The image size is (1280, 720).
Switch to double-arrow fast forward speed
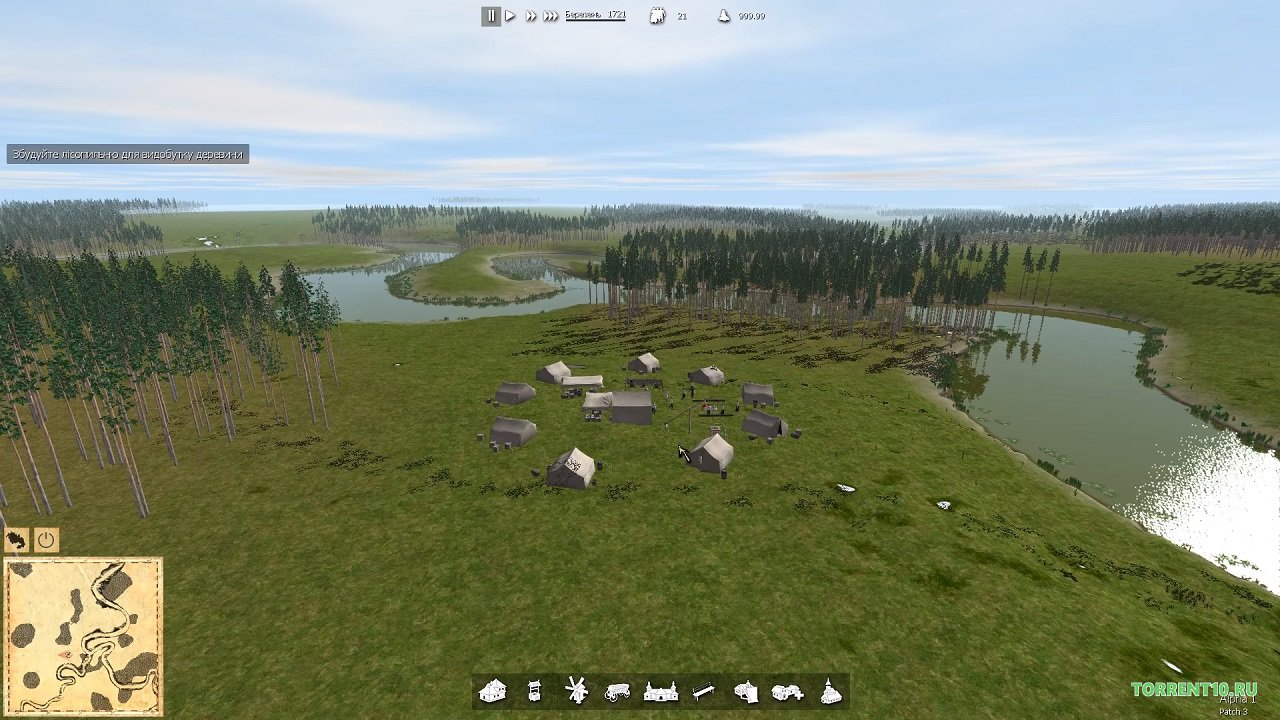tap(530, 16)
